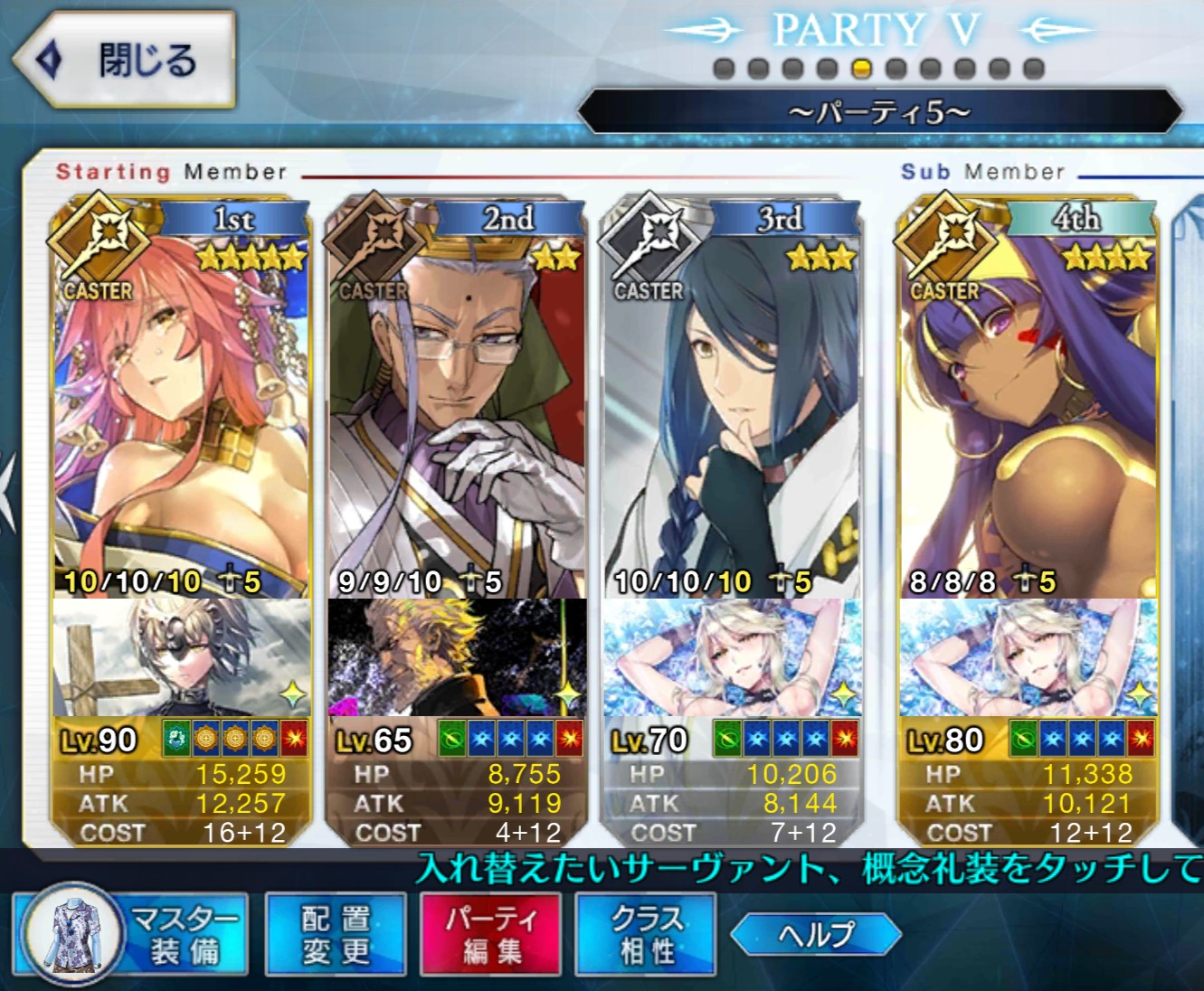Edit the パーティ5 party name banner
The width and height of the screenshot is (1204, 991).
point(879,112)
